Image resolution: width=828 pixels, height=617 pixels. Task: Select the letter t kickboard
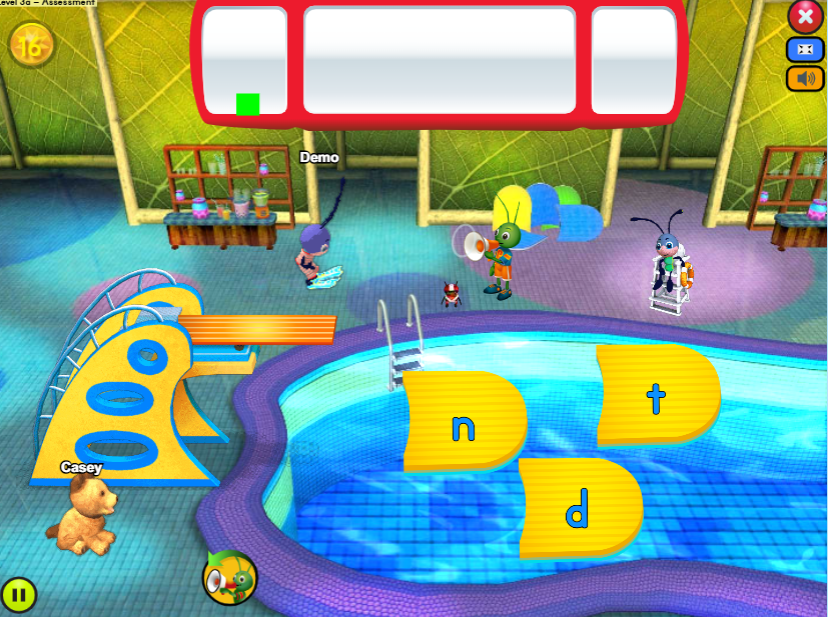point(657,396)
